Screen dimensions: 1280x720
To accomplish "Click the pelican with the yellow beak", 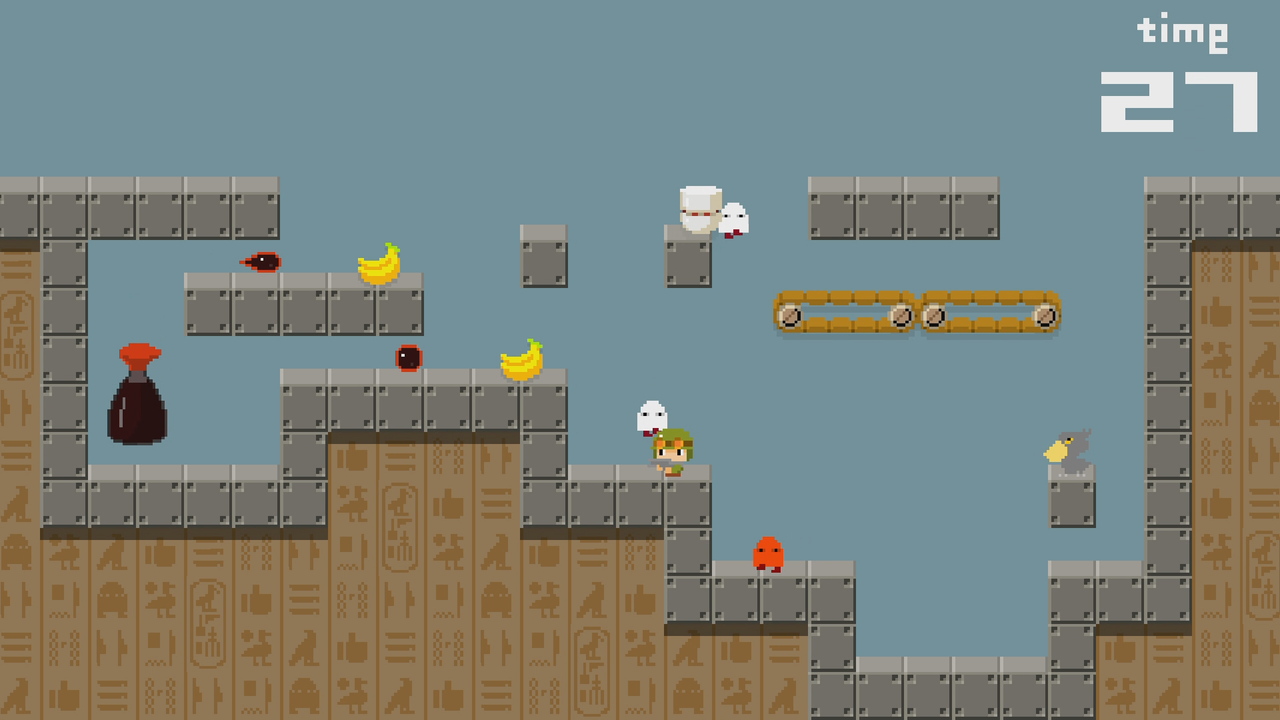I will (1066, 449).
